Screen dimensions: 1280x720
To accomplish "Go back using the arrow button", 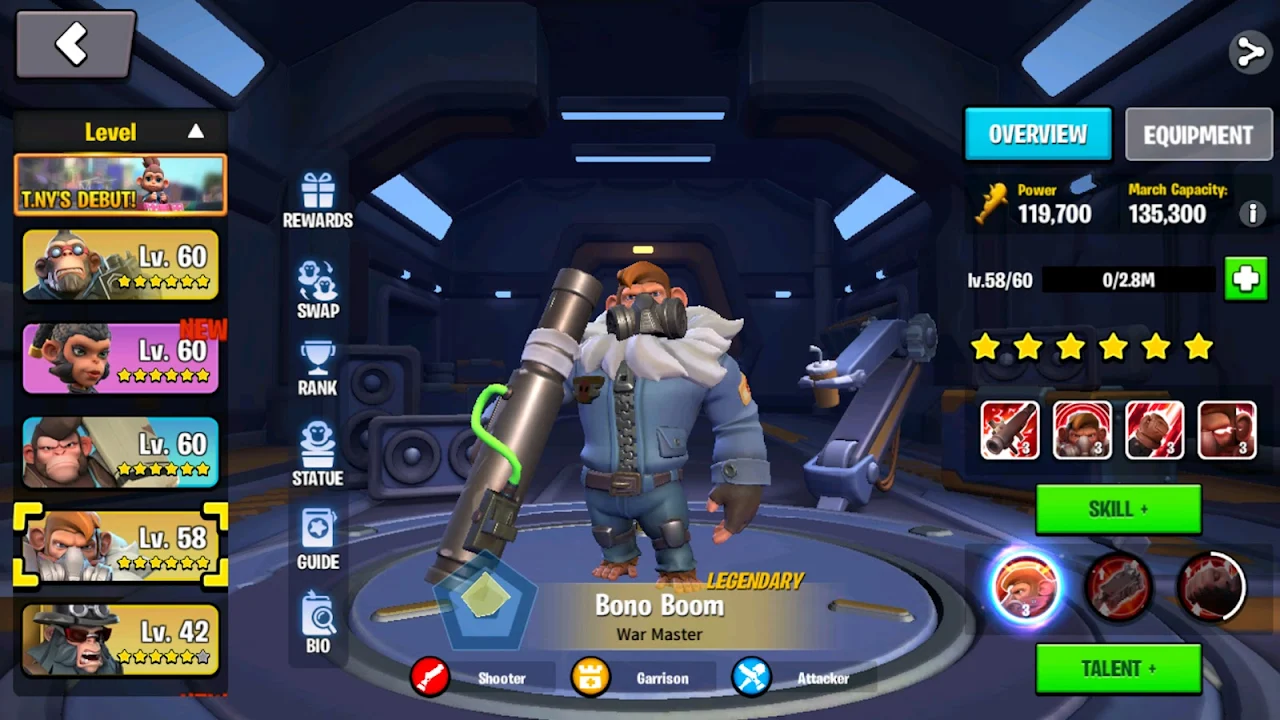I will (x=75, y=45).
